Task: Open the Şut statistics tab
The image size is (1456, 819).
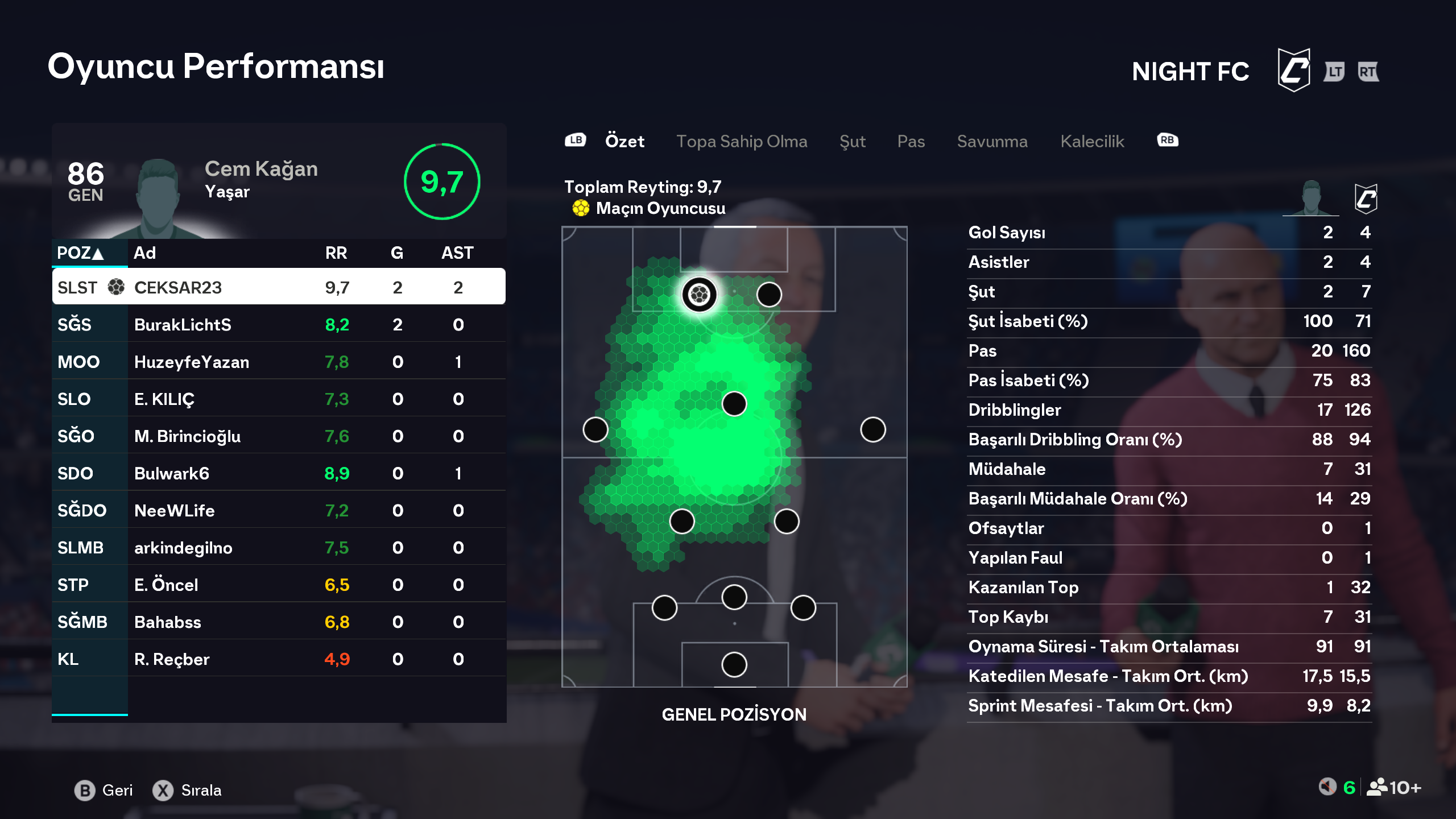Action: pyautogui.click(x=852, y=141)
